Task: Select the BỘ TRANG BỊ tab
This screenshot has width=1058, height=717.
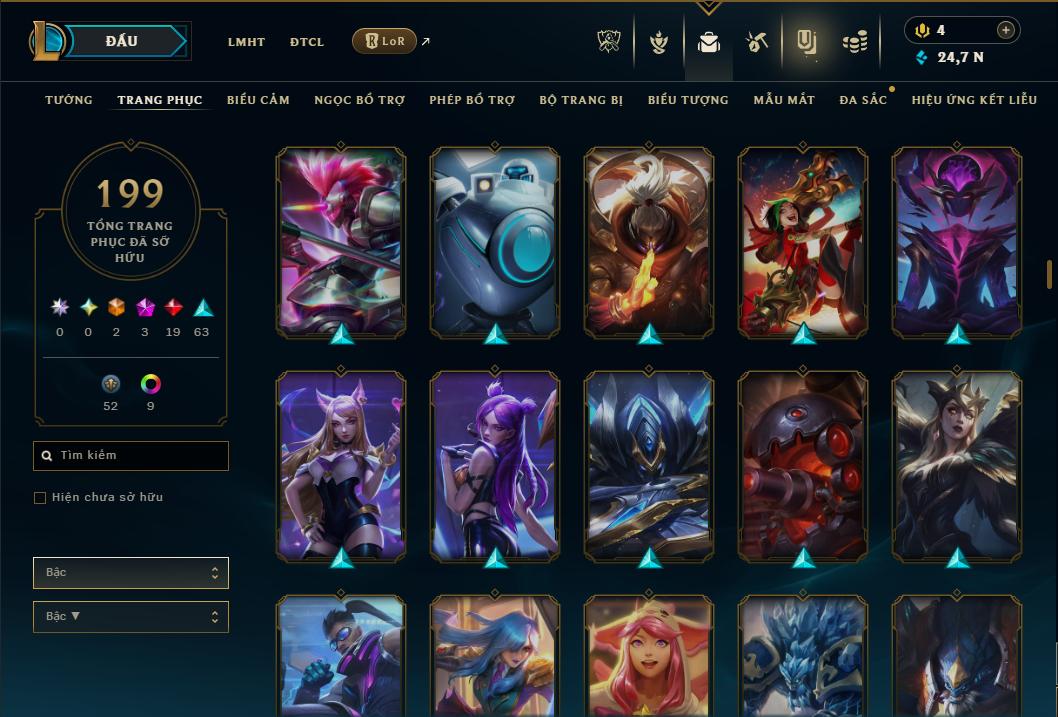Action: click(581, 100)
